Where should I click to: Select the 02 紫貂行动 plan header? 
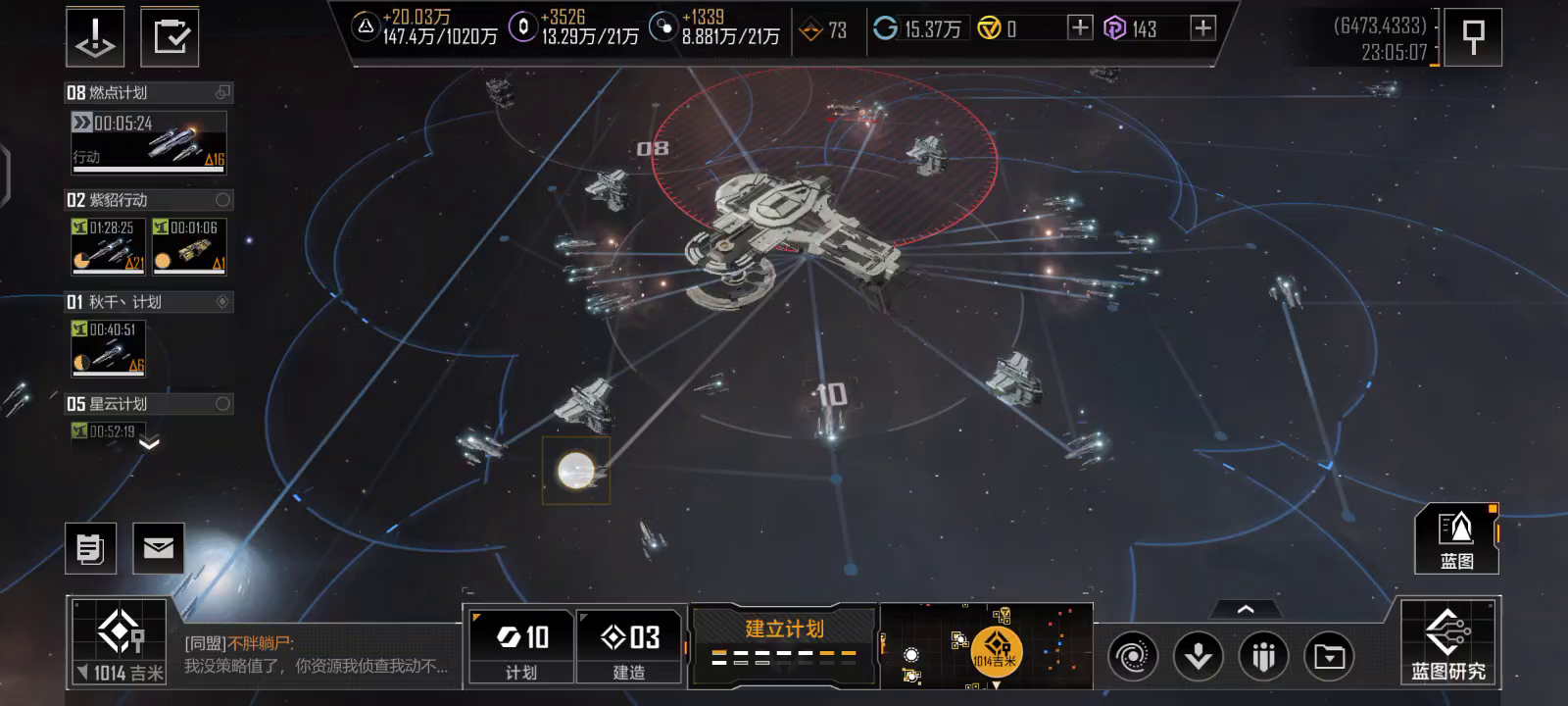click(149, 200)
